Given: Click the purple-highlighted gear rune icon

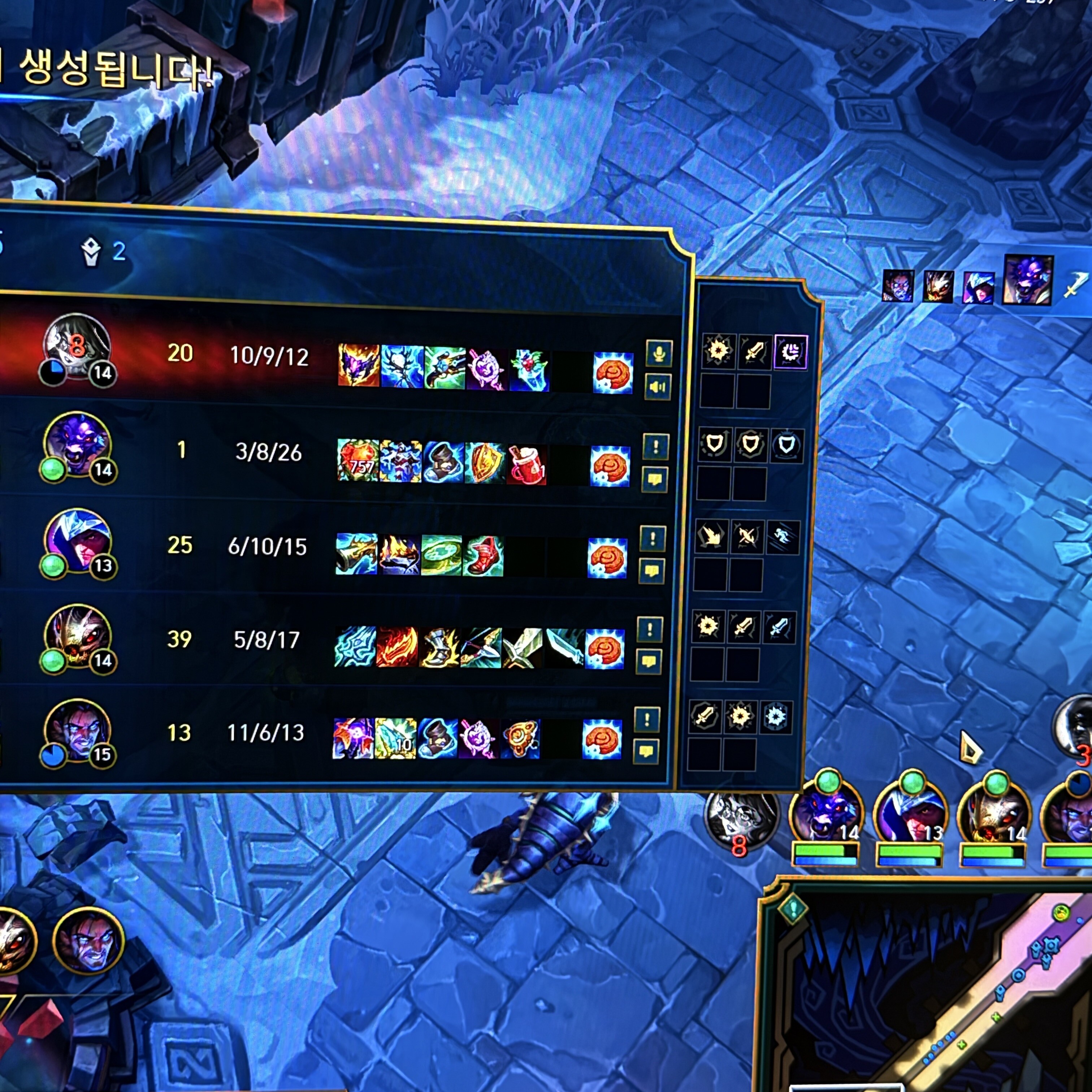Looking at the screenshot, I should coord(790,352).
